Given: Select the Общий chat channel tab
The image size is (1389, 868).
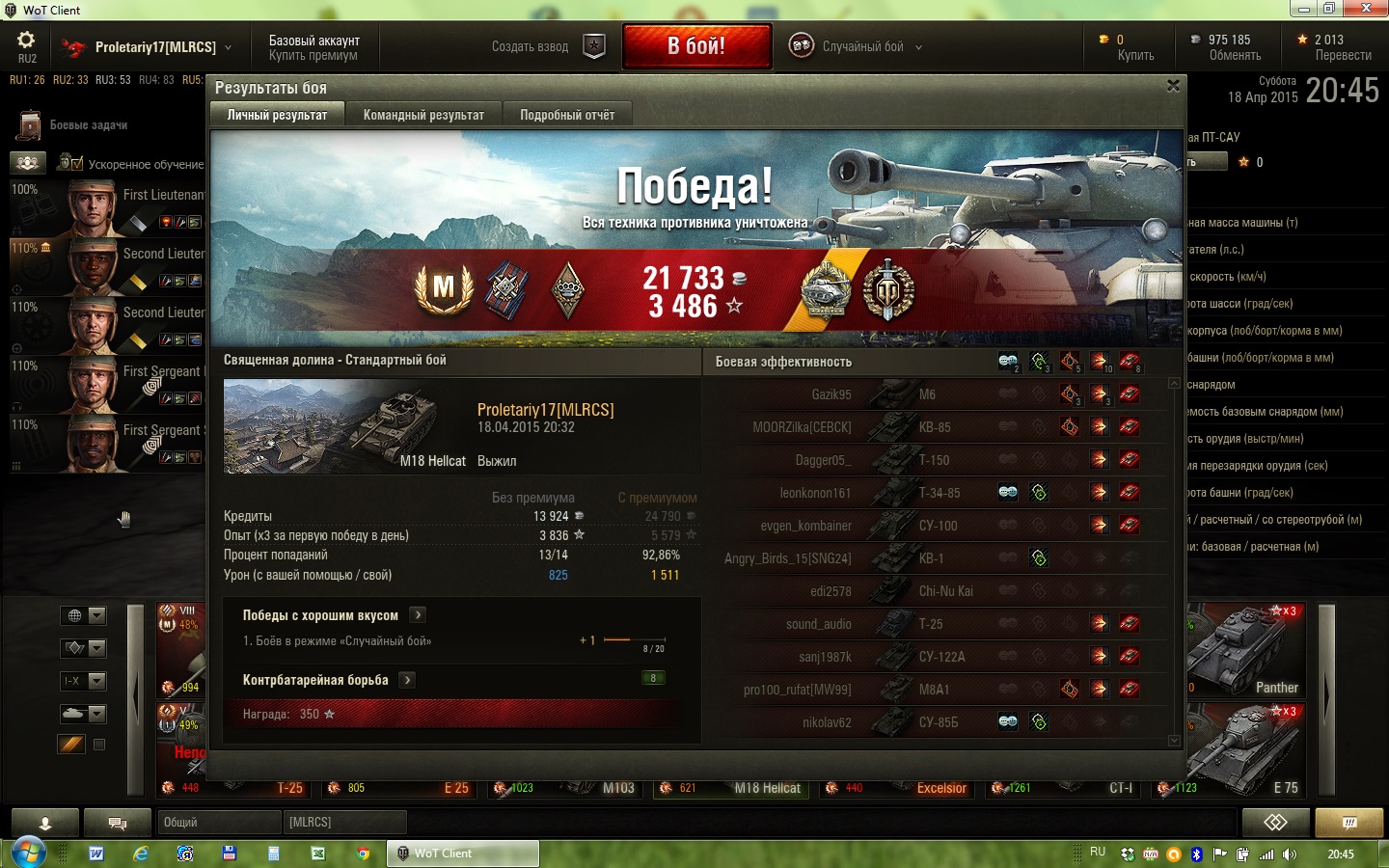Looking at the screenshot, I should click(x=219, y=822).
